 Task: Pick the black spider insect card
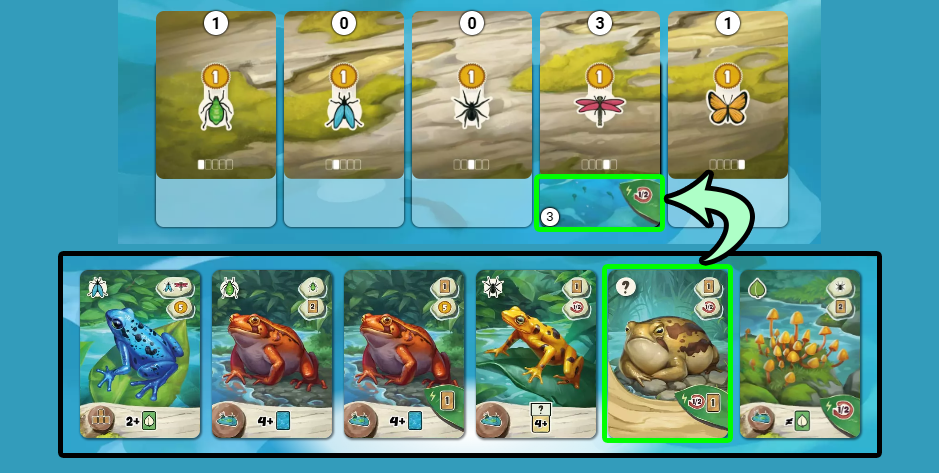(471, 96)
